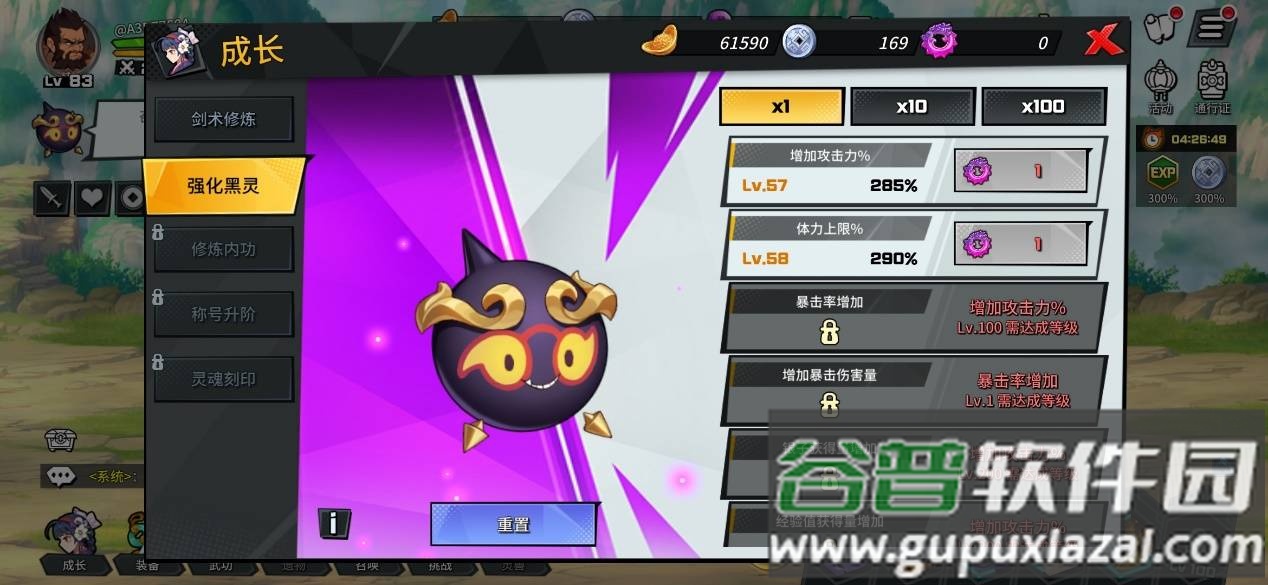Upgrade 体力上限% with its purple cost button
1268x585 pixels.
pos(1020,244)
